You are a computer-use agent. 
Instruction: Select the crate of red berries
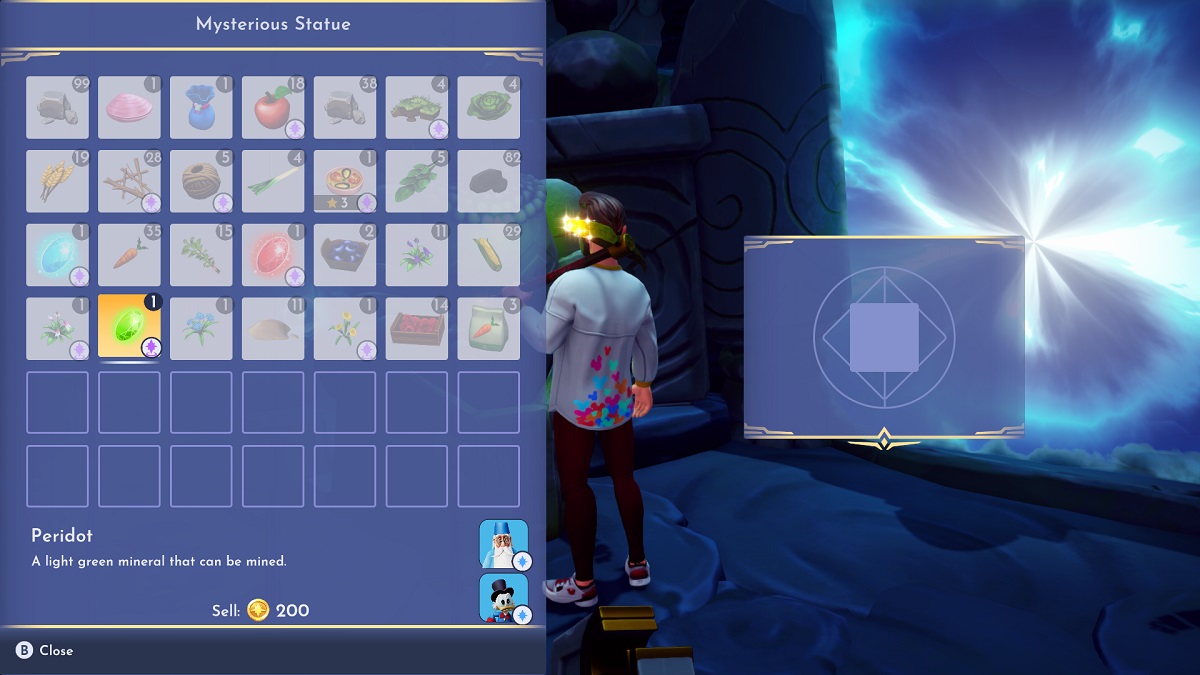[x=417, y=328]
